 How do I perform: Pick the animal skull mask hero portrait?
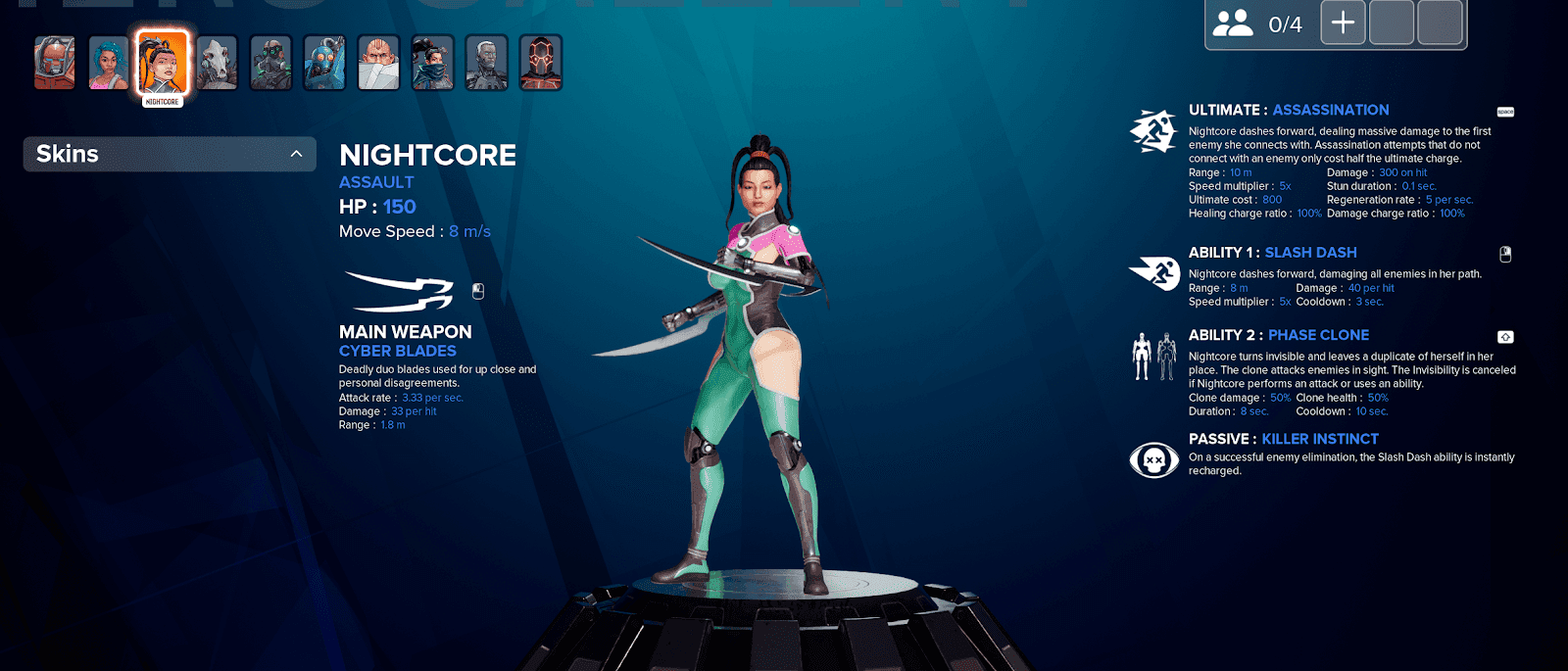tap(217, 63)
